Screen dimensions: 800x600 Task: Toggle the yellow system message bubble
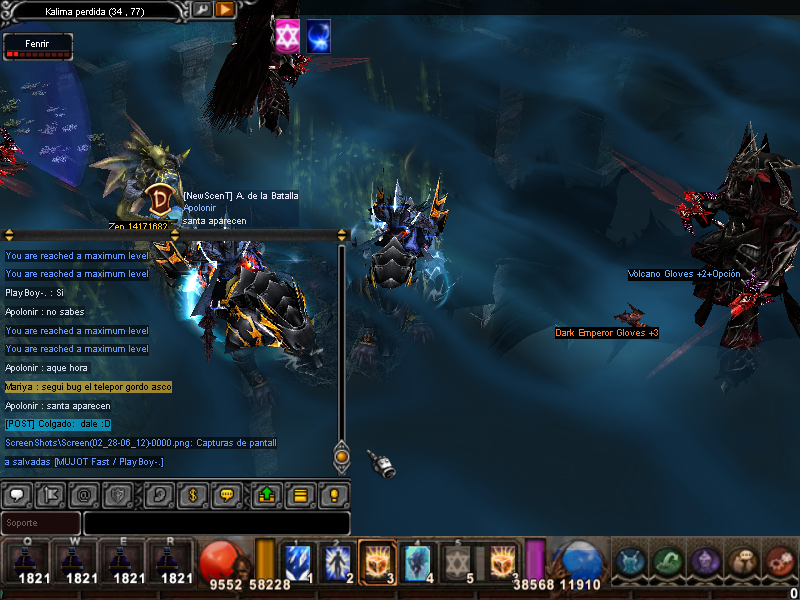226,494
